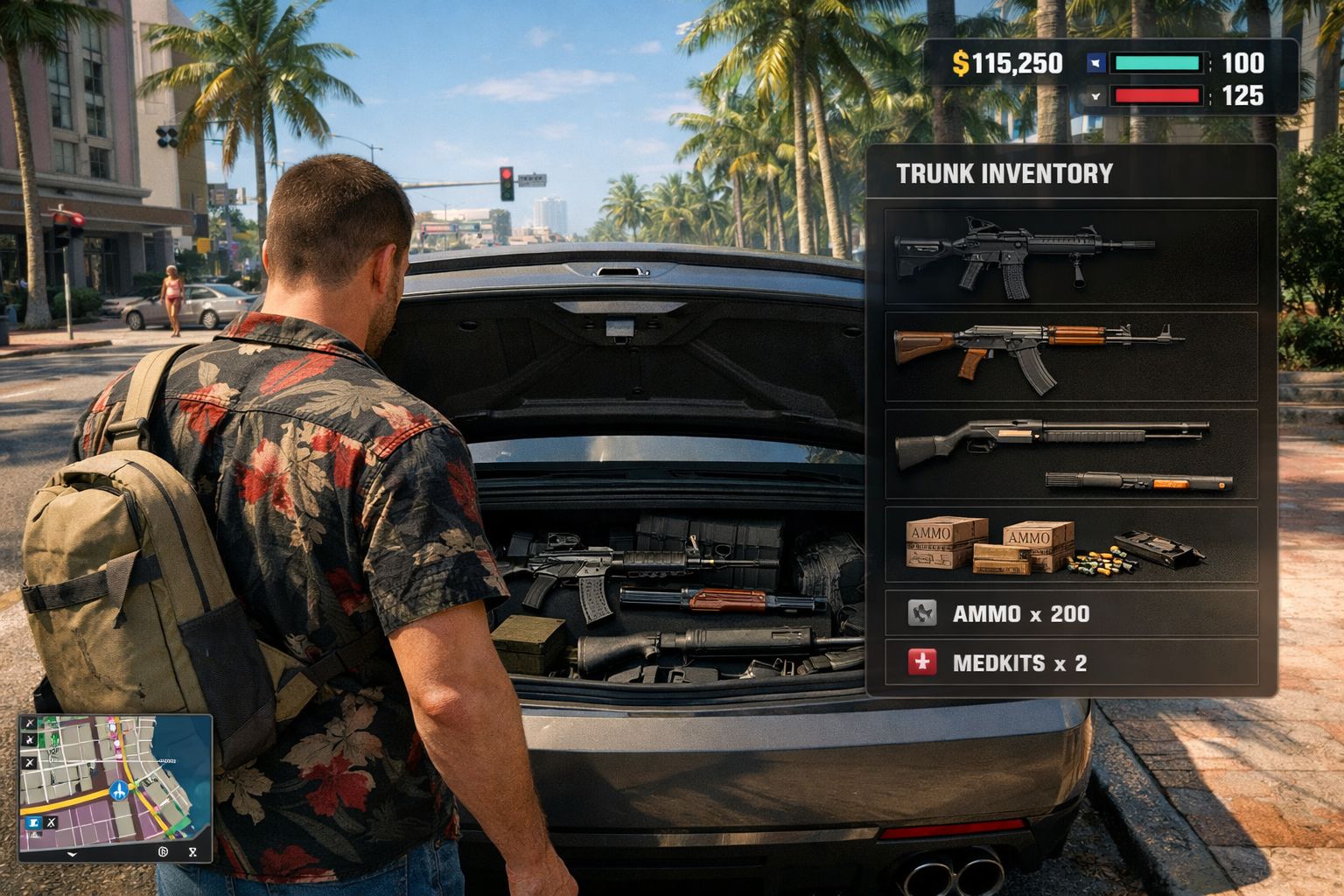Select the black assault rifle slot

click(x=1070, y=256)
